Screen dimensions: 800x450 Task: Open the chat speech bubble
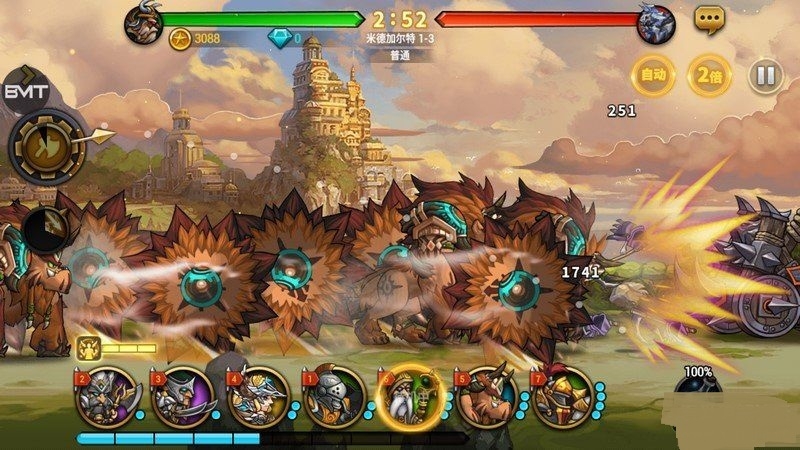[710, 18]
